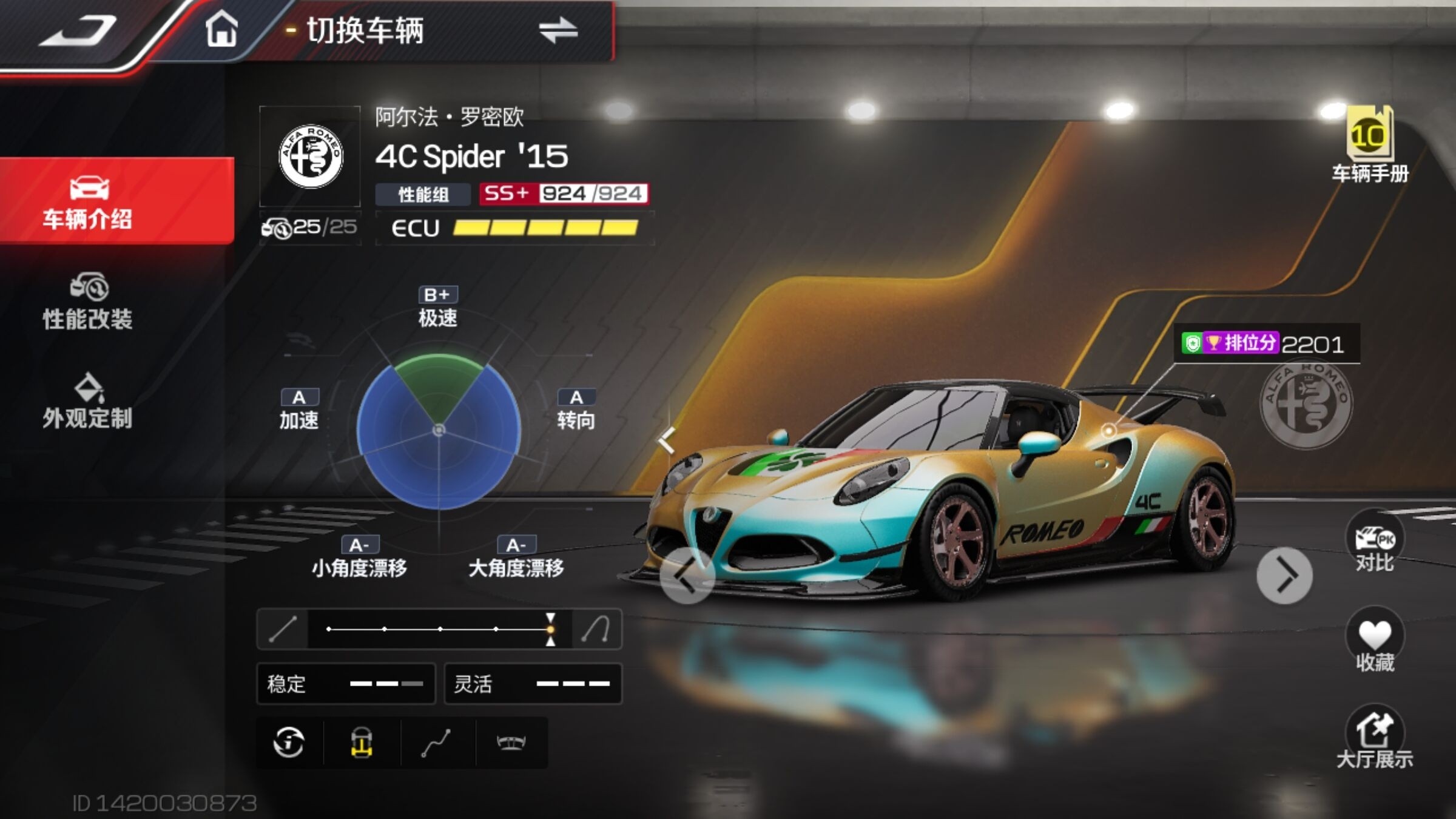Show the previous car with left arrow
This screenshot has height=819, width=1456.
(686, 575)
